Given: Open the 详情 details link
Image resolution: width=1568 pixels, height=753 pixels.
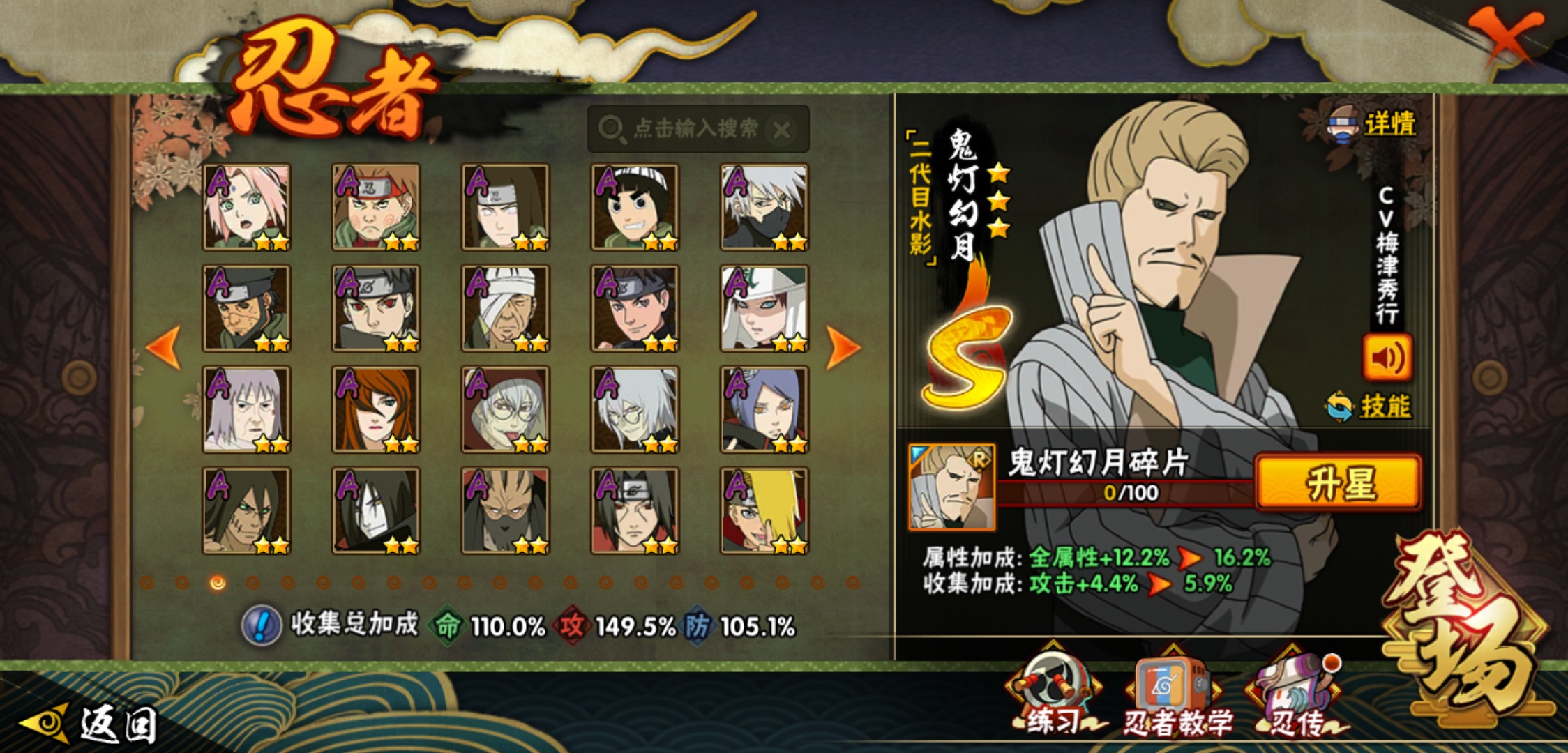Looking at the screenshot, I should pos(1388,124).
